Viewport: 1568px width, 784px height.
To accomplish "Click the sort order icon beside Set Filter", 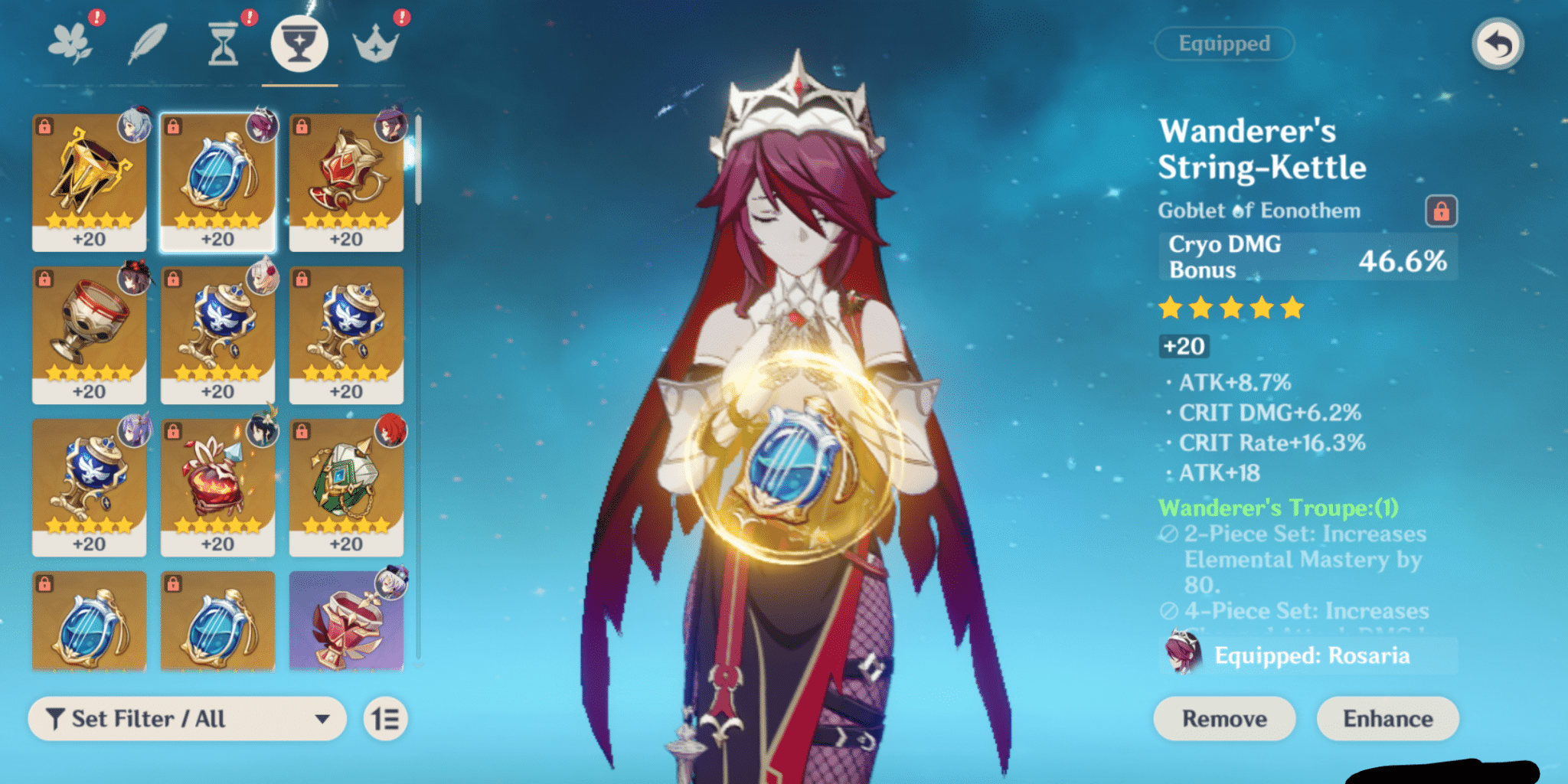I will tap(389, 719).
